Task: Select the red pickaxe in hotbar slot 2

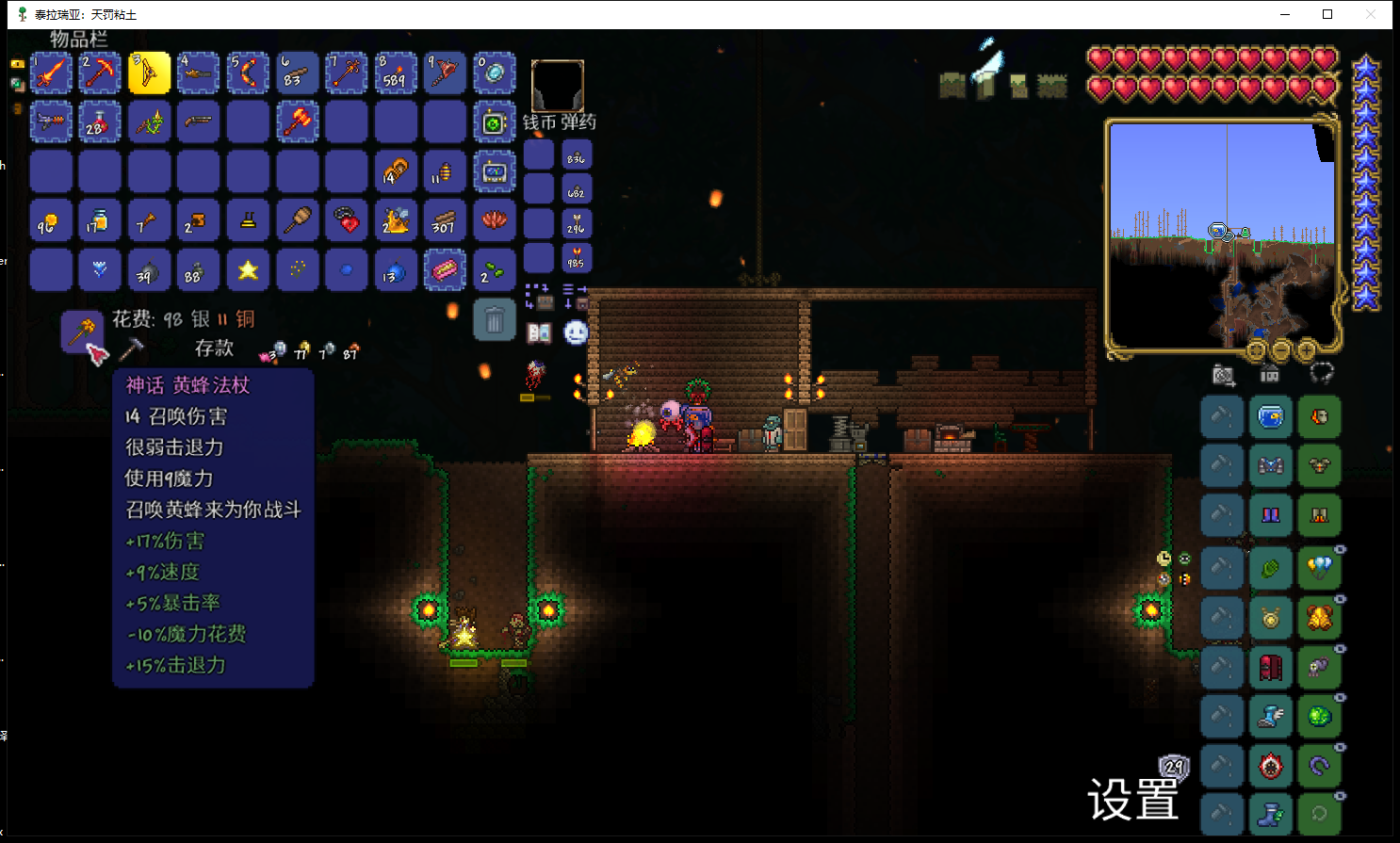Action: (x=100, y=73)
